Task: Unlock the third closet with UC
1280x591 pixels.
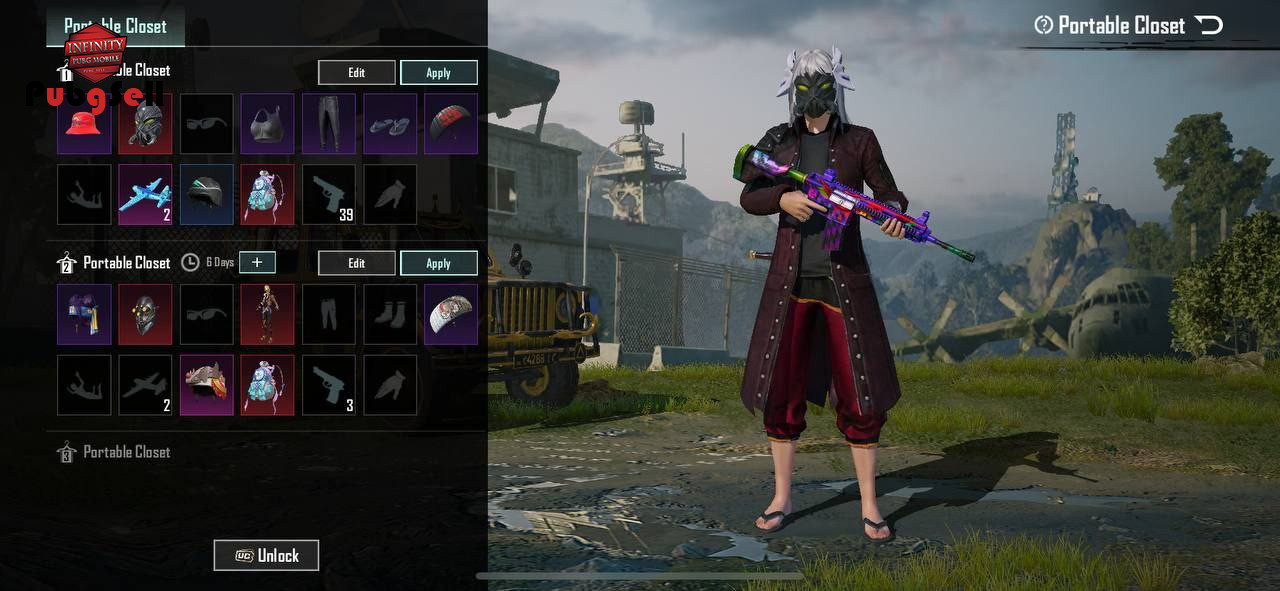Action: pyautogui.click(x=266, y=555)
